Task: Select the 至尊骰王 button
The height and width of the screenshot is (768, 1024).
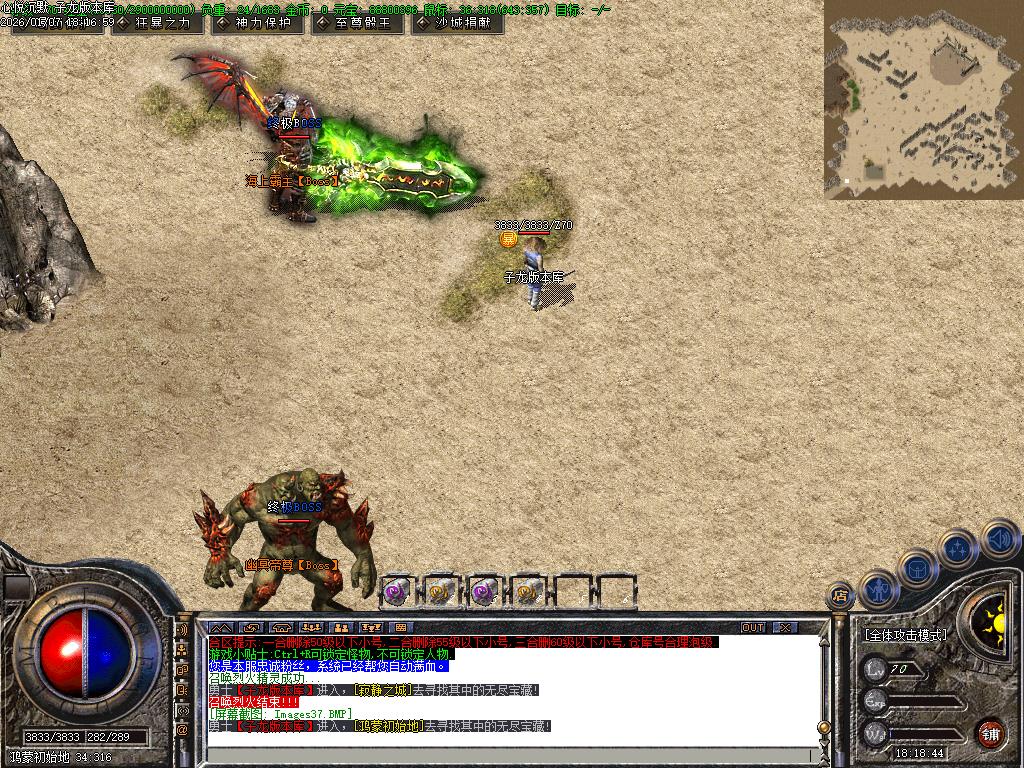Action: click(356, 23)
